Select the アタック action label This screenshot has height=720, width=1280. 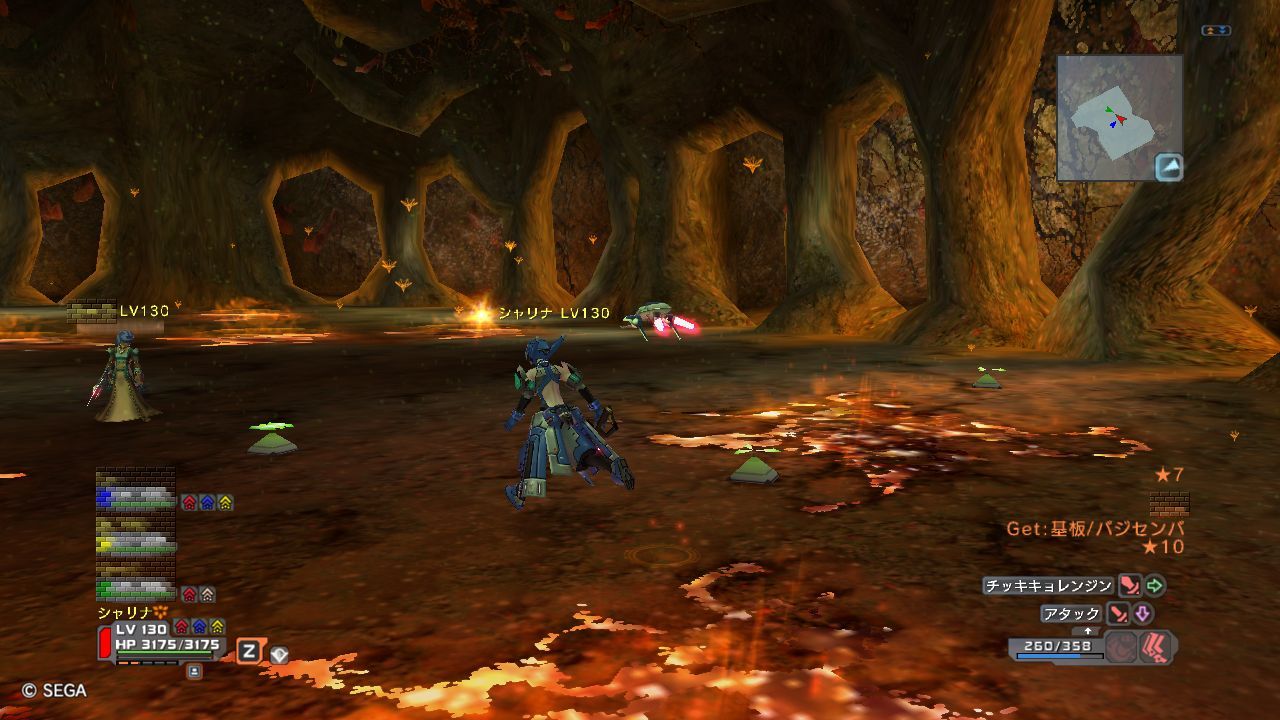[1071, 614]
